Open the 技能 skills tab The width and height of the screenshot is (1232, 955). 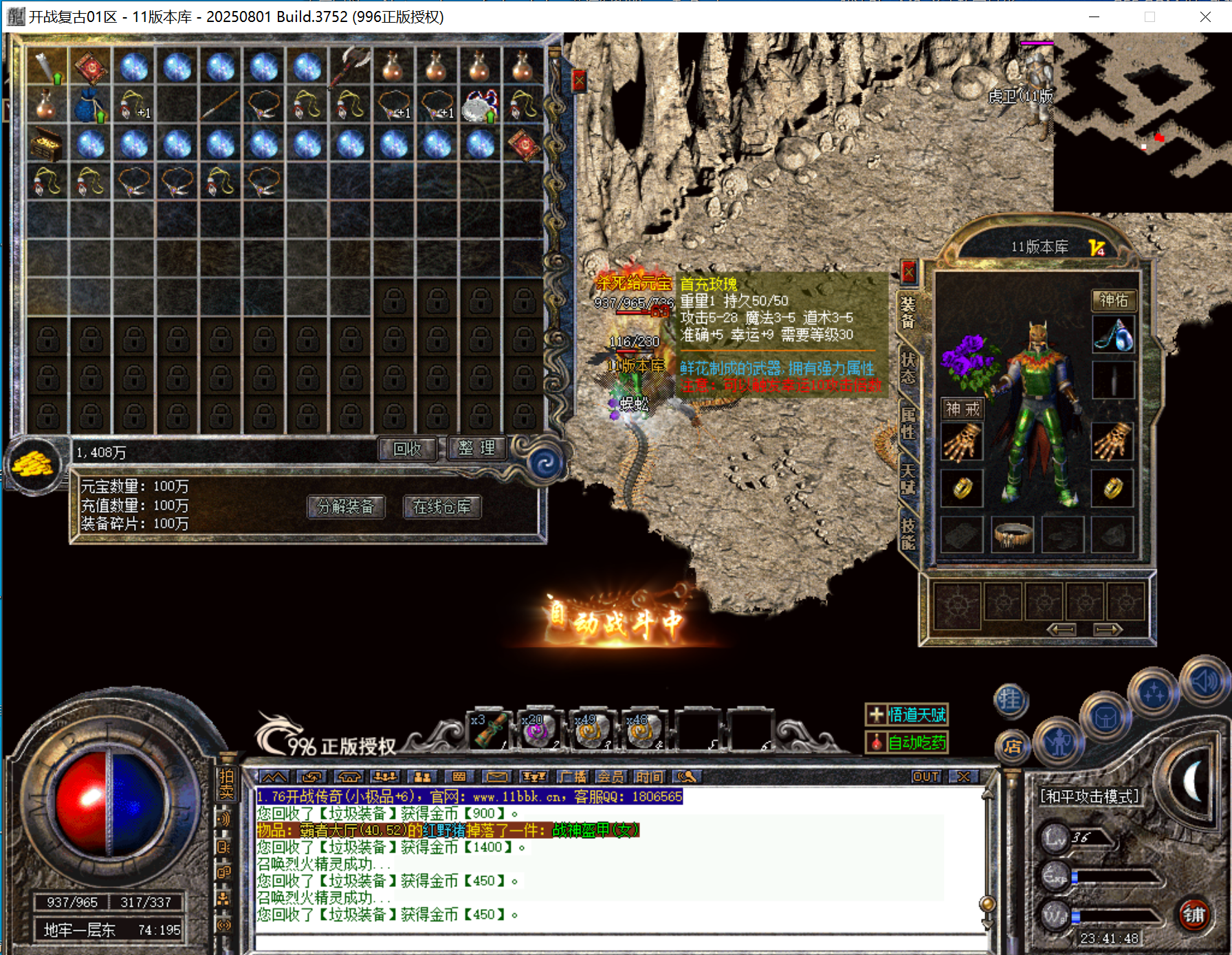click(x=908, y=534)
